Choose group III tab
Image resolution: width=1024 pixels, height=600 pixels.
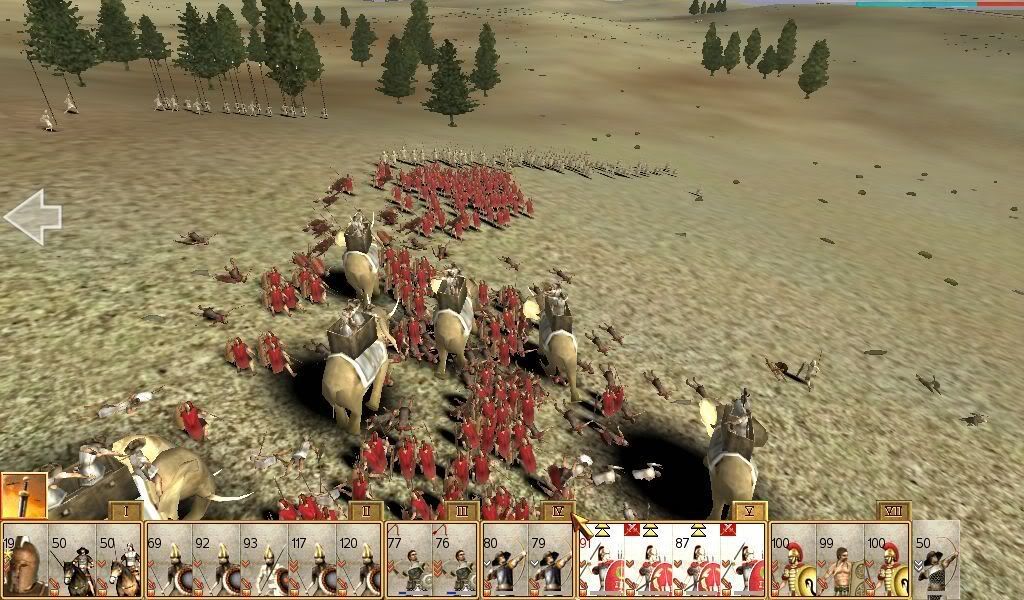click(461, 512)
